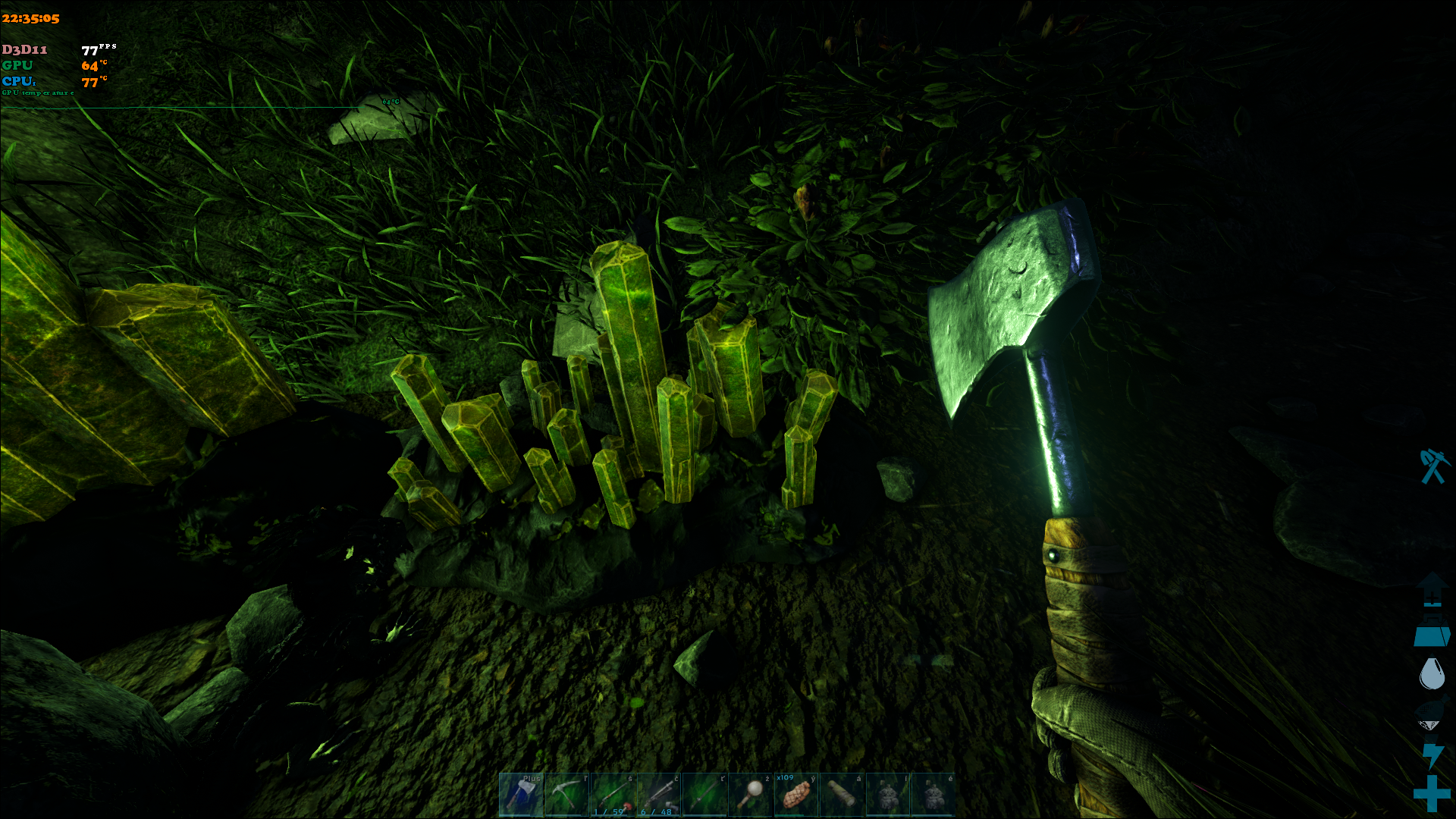The width and height of the screenshot is (1456, 819).
Task: Equip the spear in the hotbar
Action: click(x=704, y=794)
